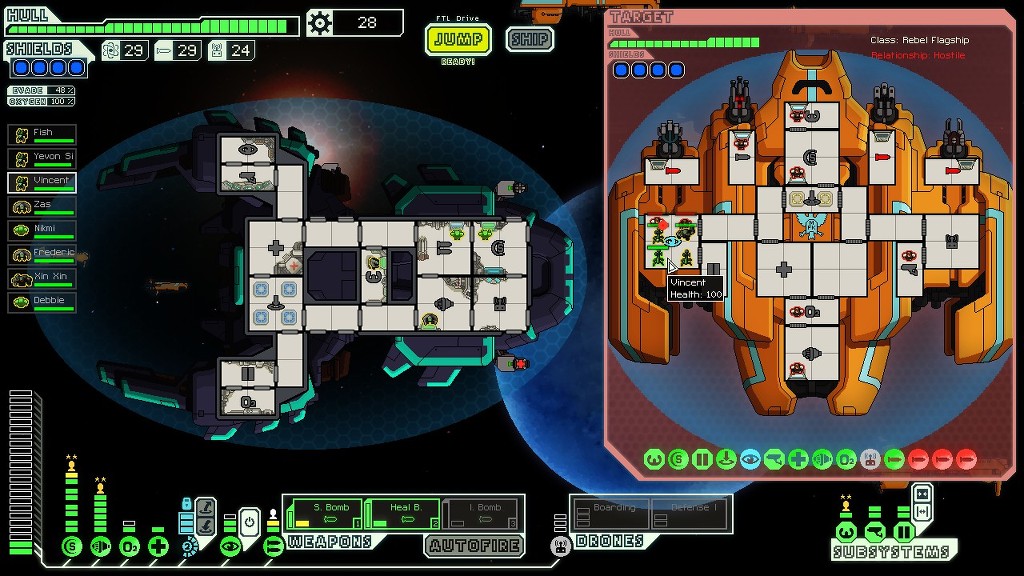Choose Zas from the crew list

[x=43, y=206]
